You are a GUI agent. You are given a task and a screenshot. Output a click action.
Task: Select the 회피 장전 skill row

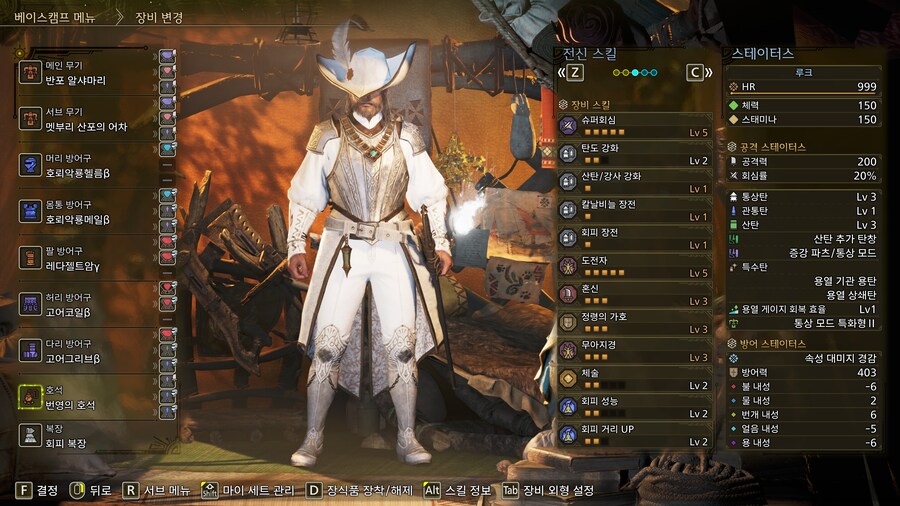pyautogui.click(x=634, y=238)
